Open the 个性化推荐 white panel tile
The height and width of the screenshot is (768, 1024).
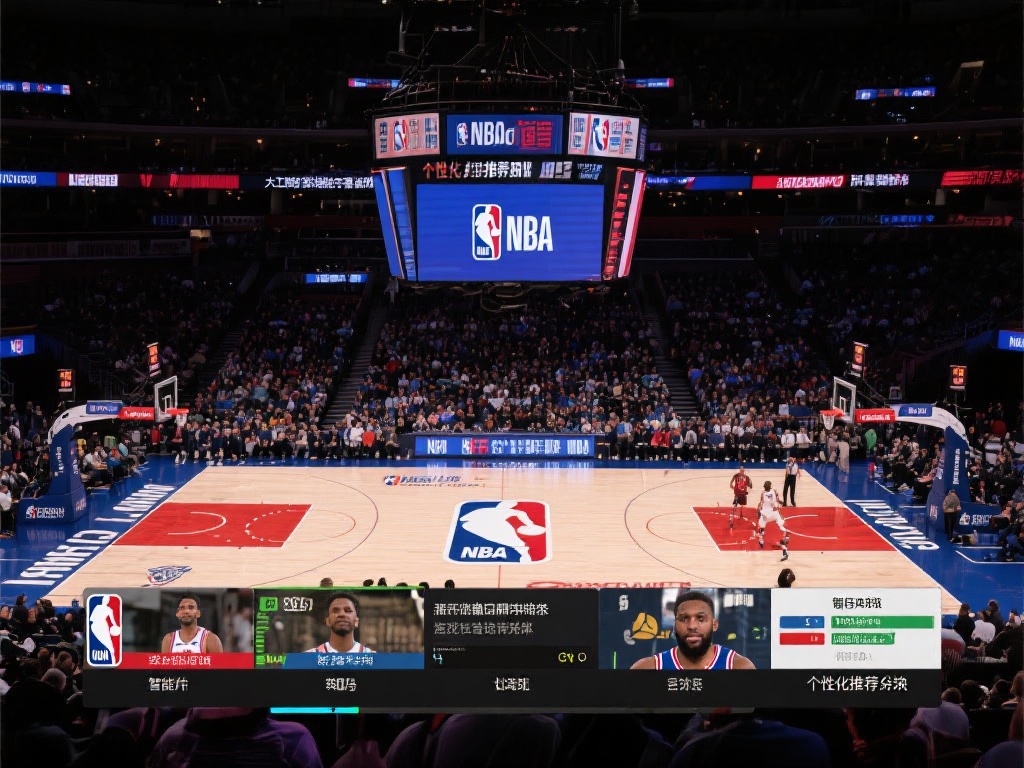pyautogui.click(x=856, y=628)
